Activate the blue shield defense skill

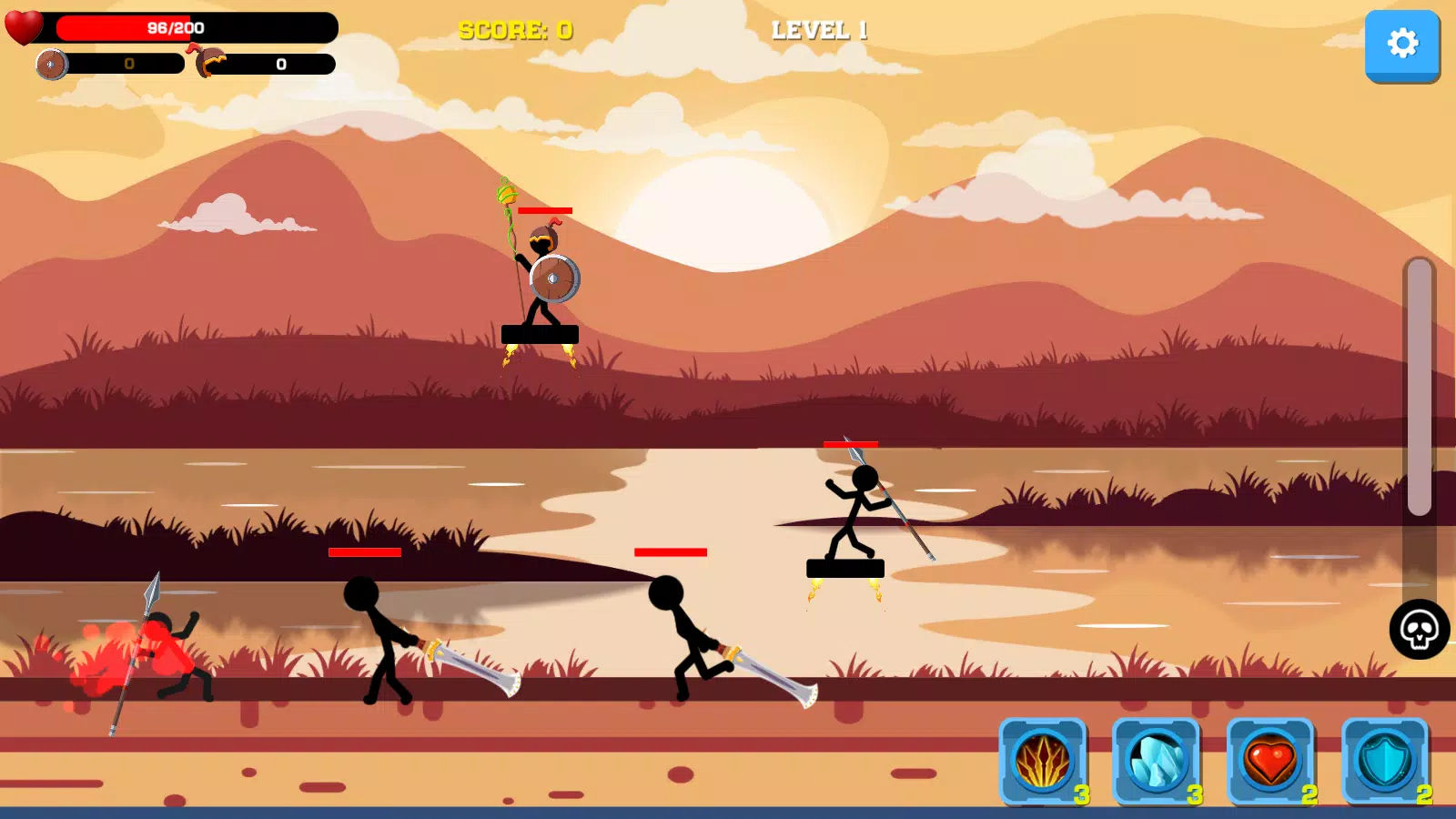[1384, 761]
